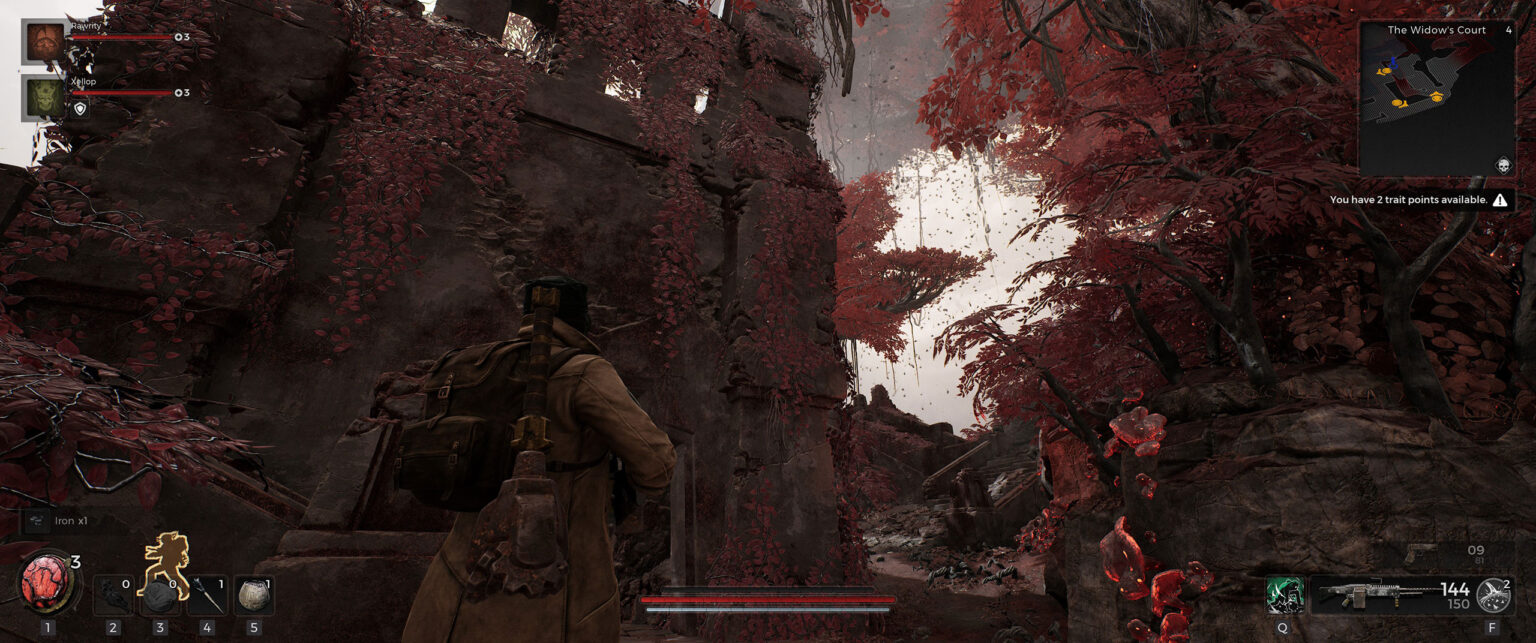Use the red Relic heart in slot 1
The height and width of the screenshot is (643, 1536).
47,585
